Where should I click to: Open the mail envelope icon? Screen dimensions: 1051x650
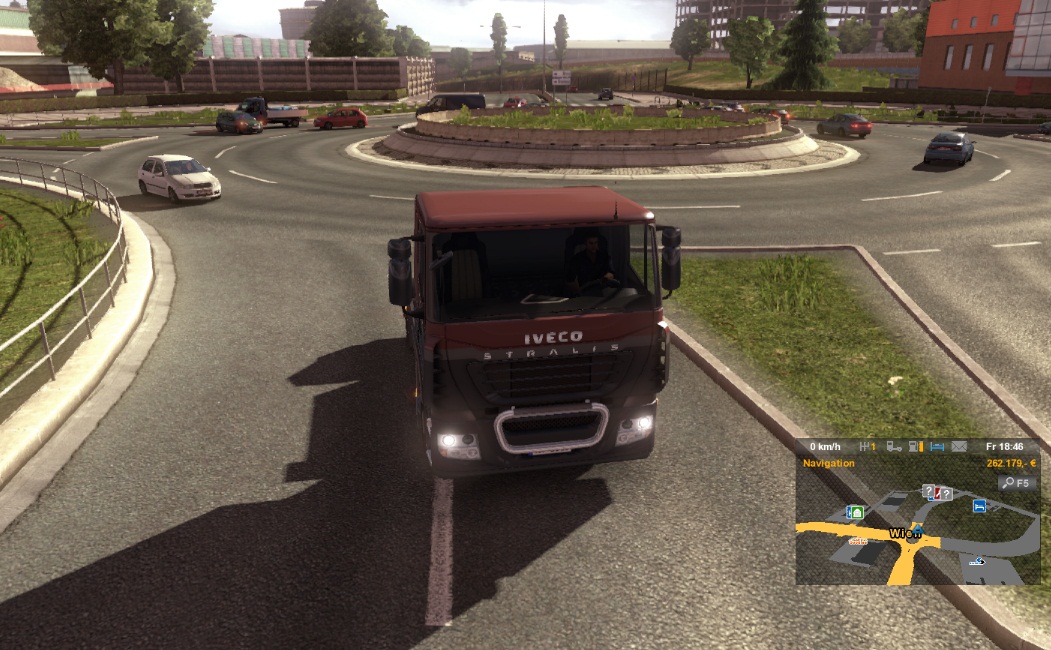[960, 446]
